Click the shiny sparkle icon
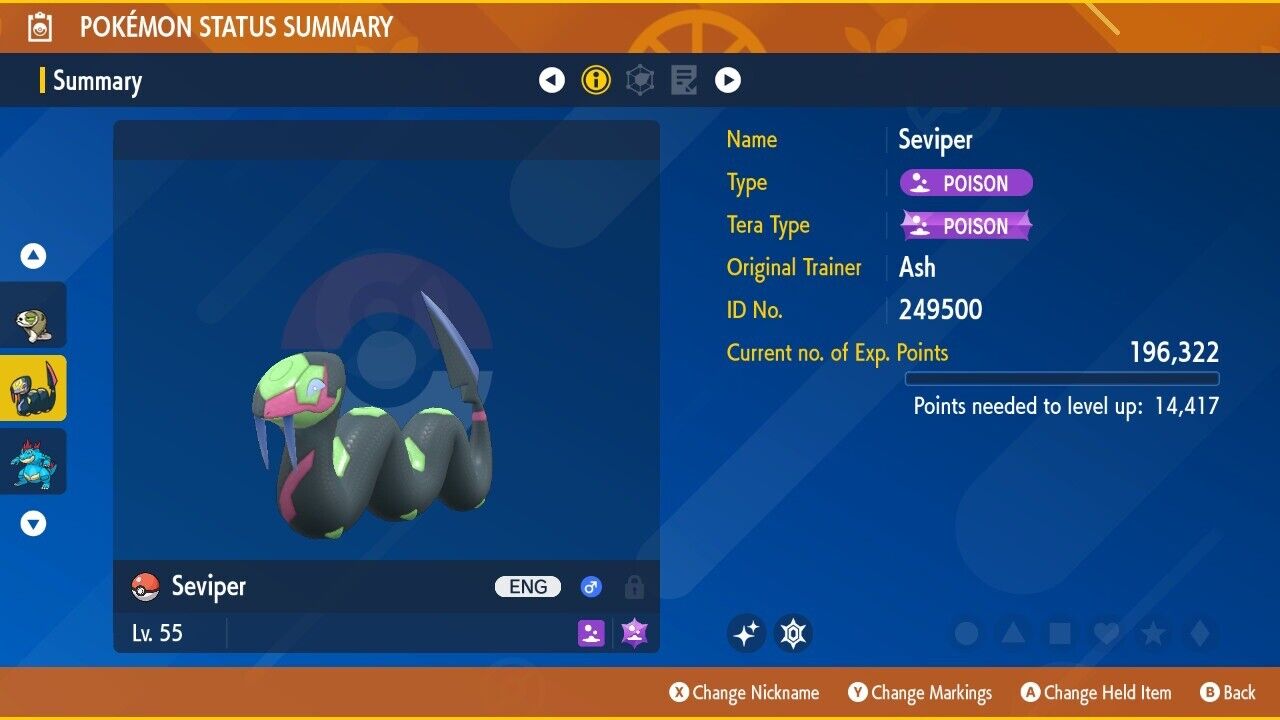 [x=746, y=633]
